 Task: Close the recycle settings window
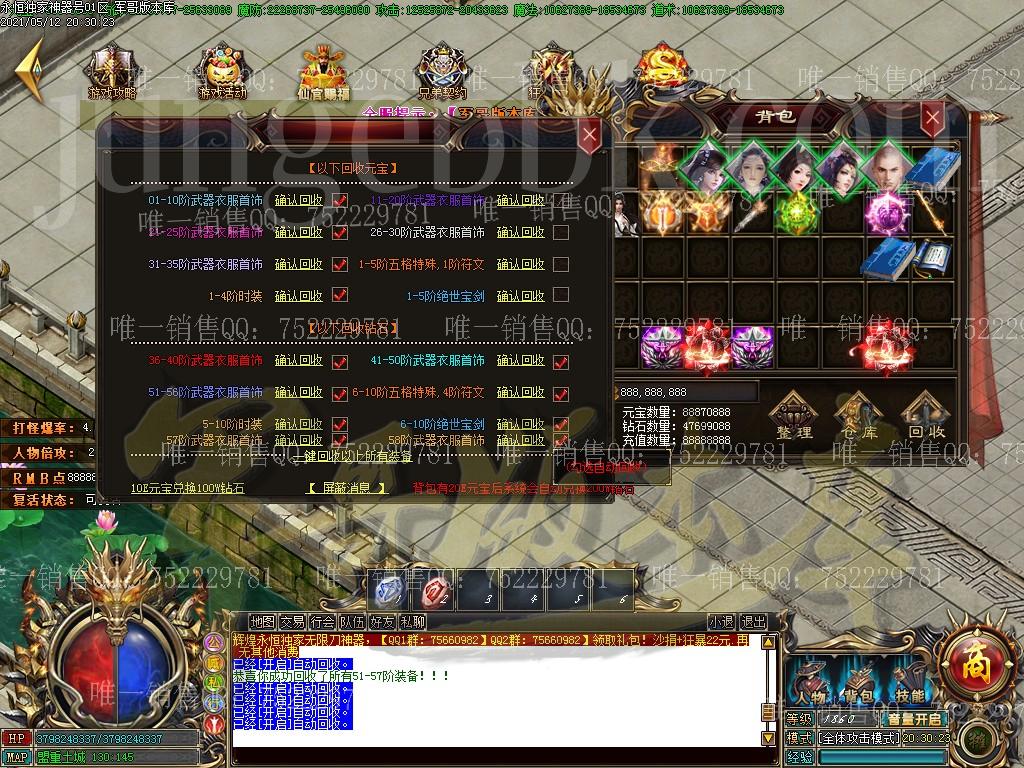coord(590,133)
